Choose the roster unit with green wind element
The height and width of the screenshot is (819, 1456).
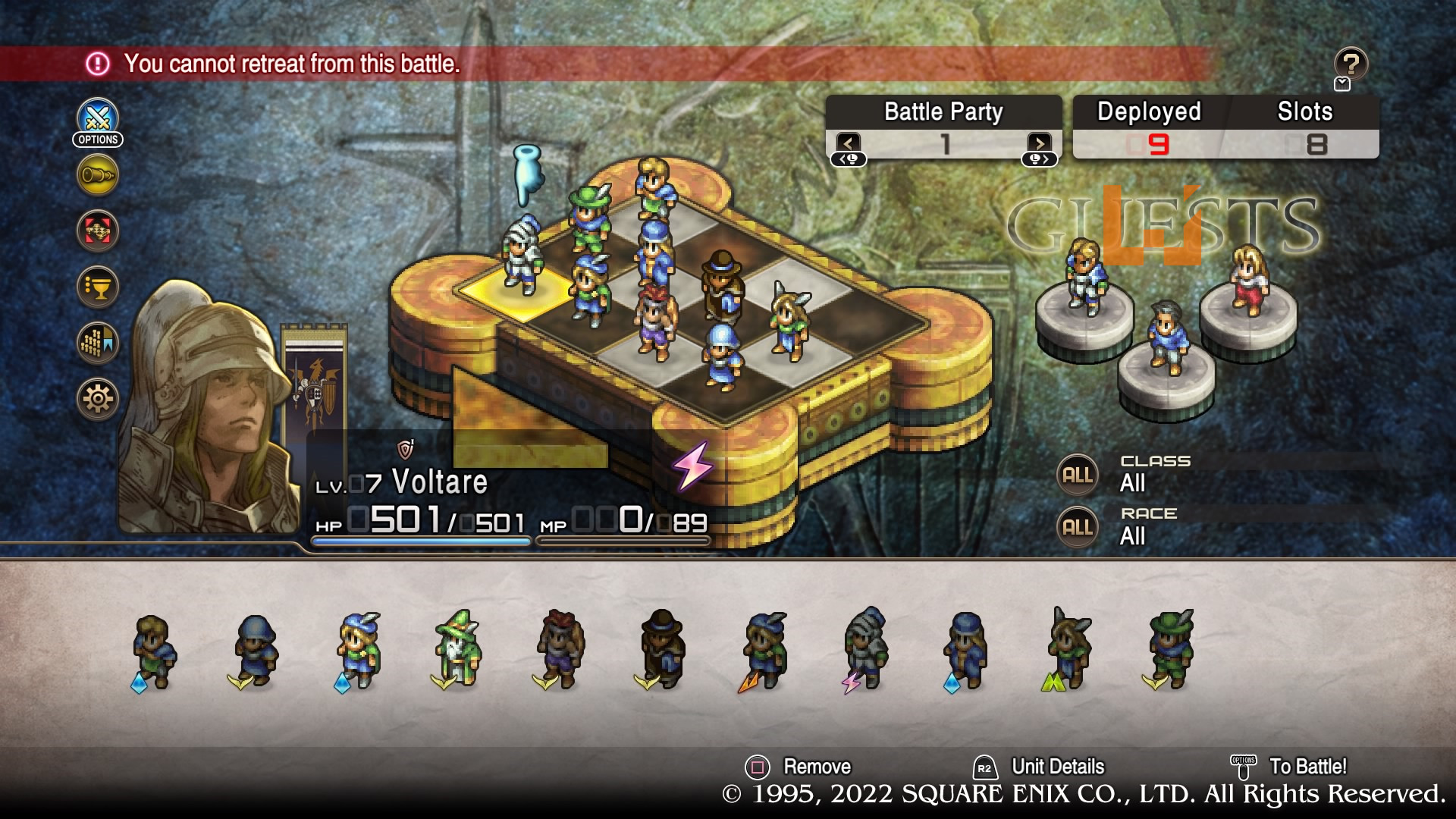[x=1068, y=650]
